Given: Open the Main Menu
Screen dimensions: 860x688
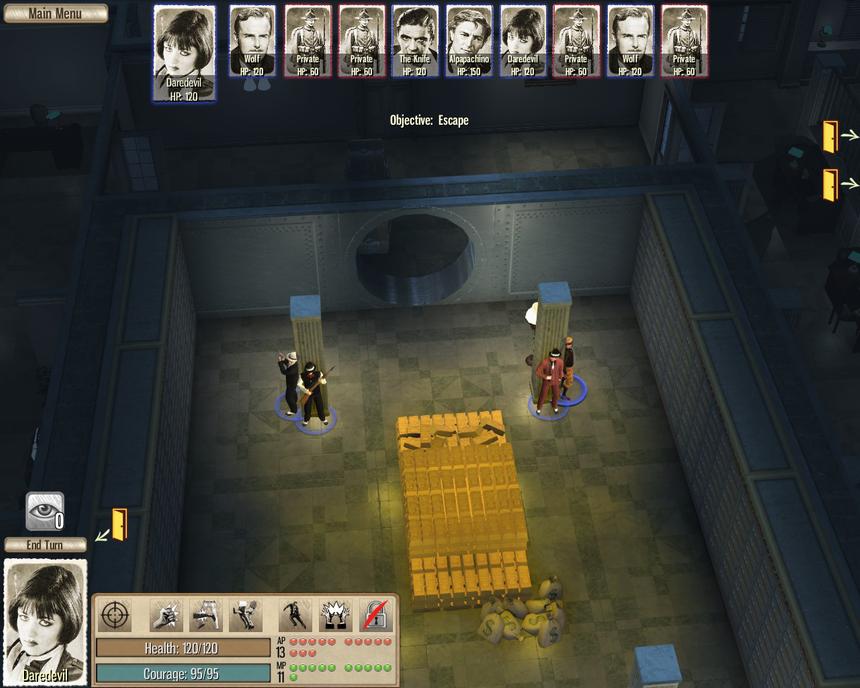Looking at the screenshot, I should (x=54, y=14).
